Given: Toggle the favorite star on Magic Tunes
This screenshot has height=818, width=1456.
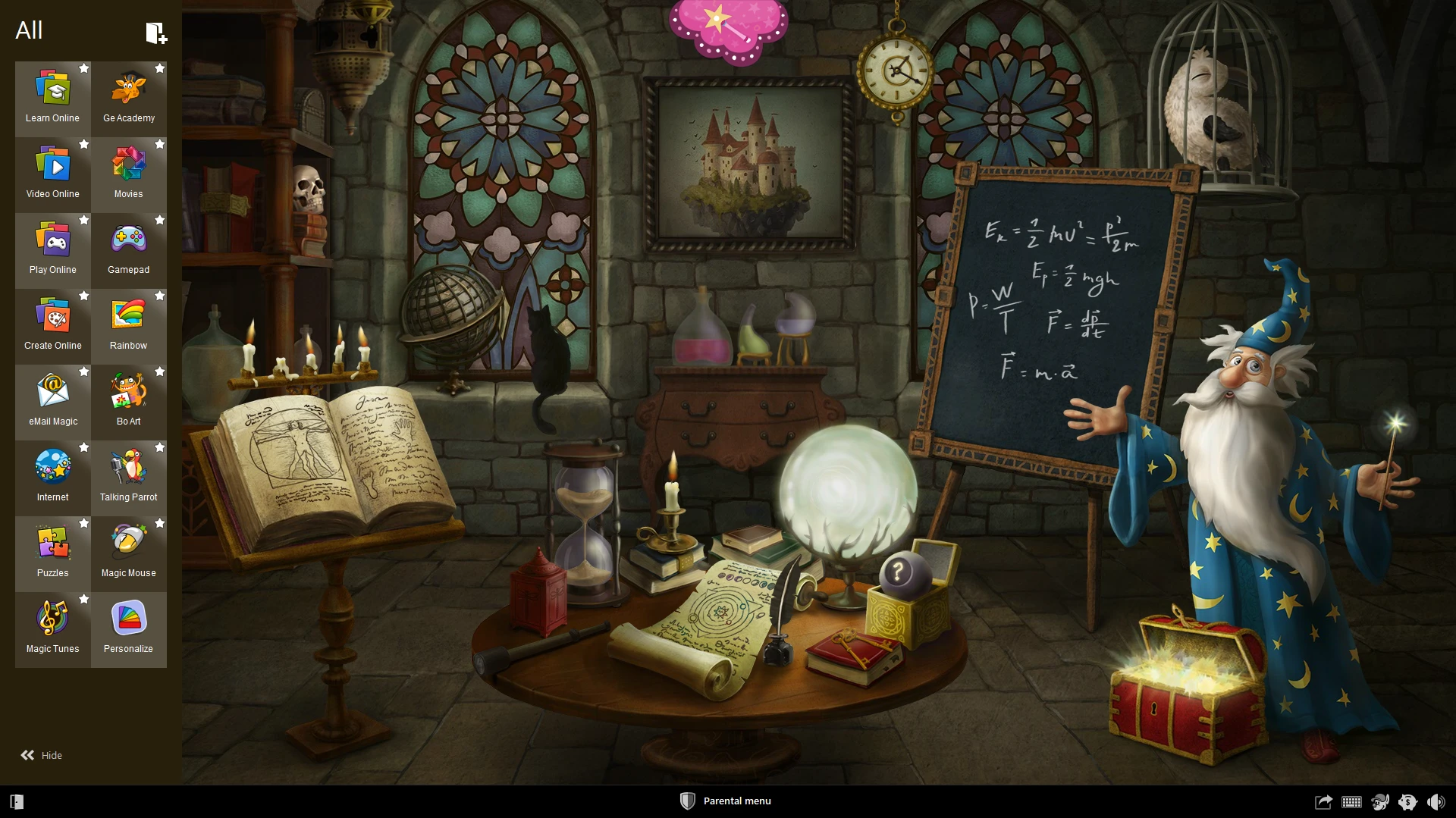Looking at the screenshot, I should pos(84,599).
